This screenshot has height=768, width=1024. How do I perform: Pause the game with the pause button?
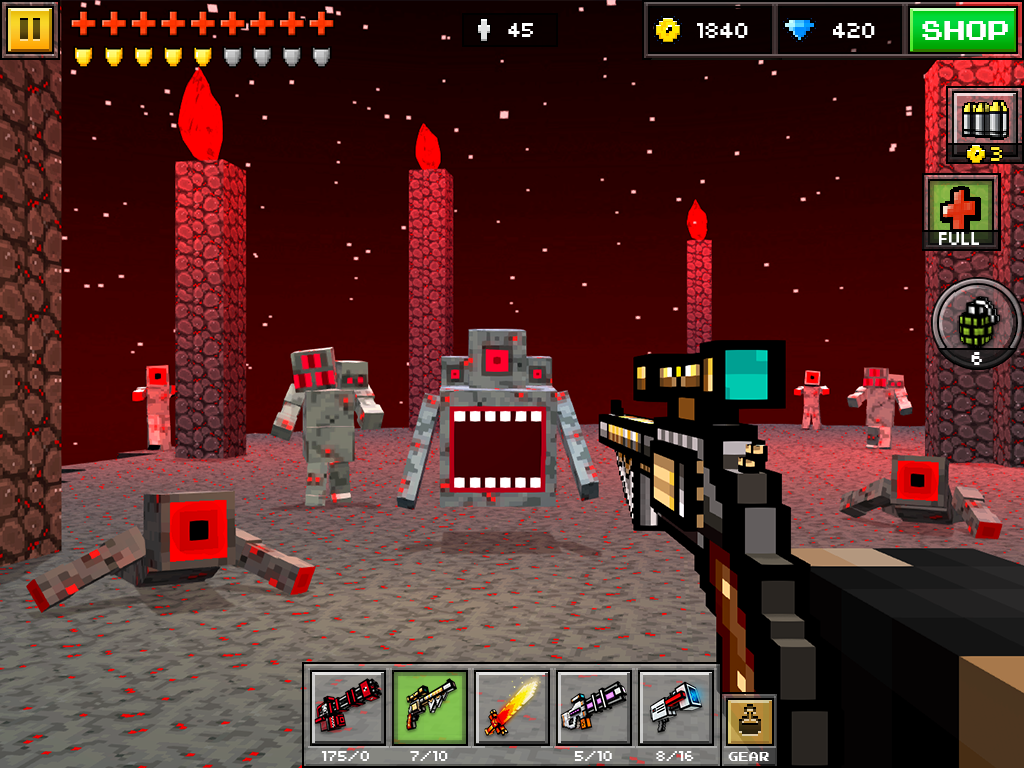(x=30, y=29)
